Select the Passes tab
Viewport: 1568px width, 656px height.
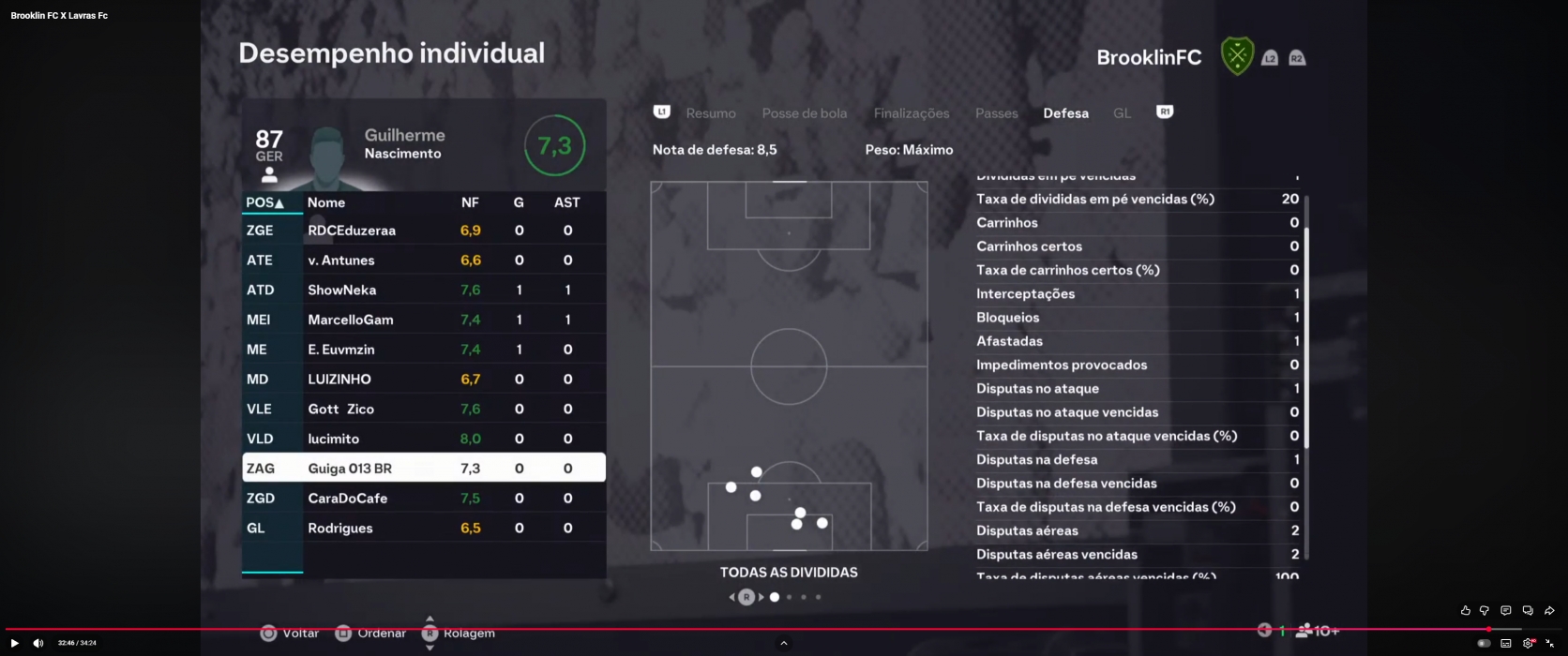[996, 113]
